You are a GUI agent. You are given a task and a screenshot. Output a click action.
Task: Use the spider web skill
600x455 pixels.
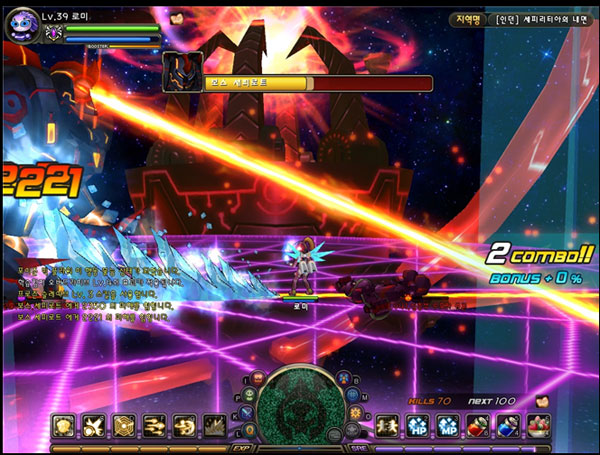point(124,425)
